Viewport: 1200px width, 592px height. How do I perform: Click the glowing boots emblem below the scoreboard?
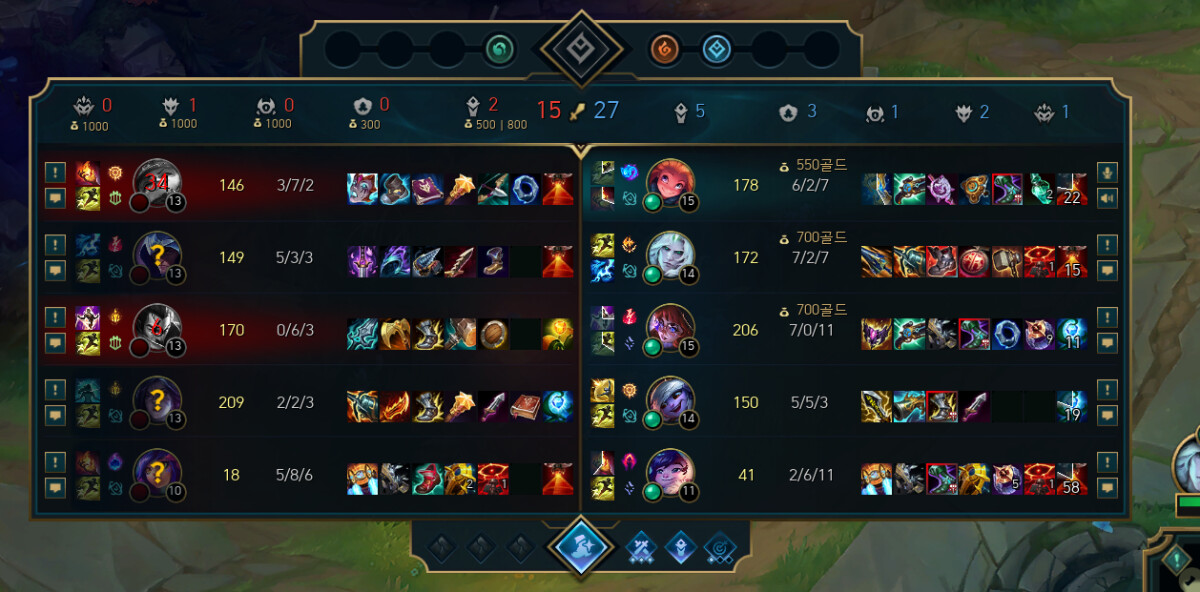[581, 547]
